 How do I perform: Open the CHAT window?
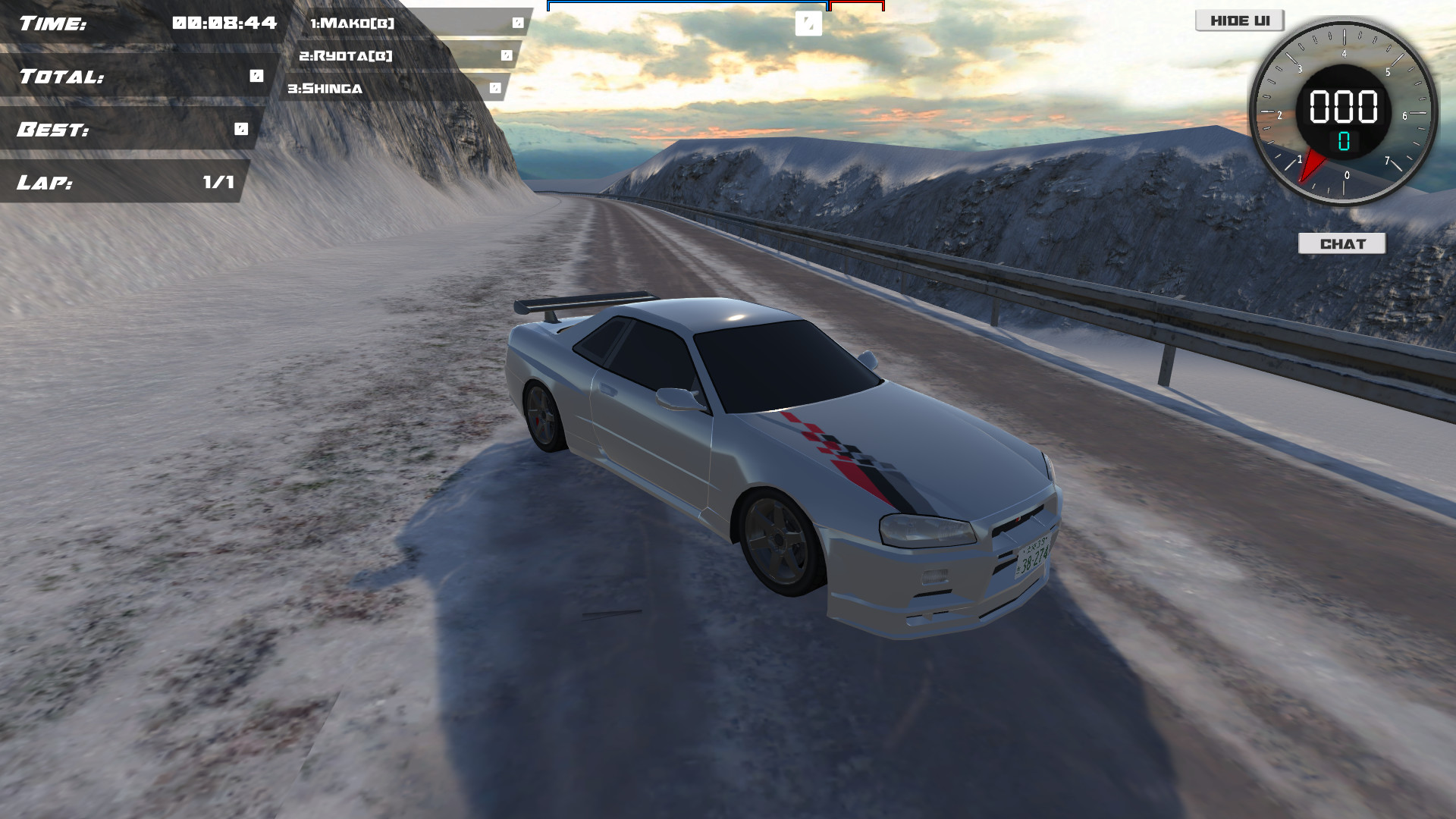(1342, 244)
